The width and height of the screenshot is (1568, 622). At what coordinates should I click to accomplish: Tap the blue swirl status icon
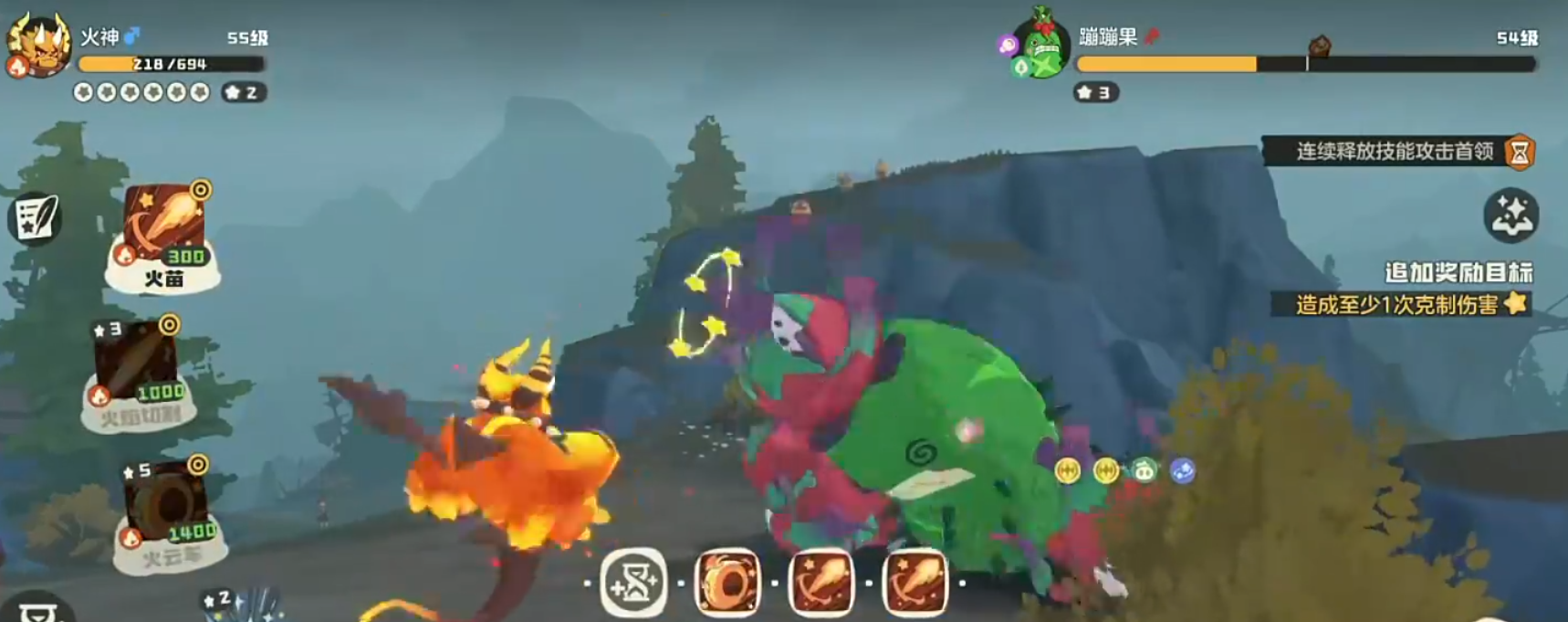1182,470
